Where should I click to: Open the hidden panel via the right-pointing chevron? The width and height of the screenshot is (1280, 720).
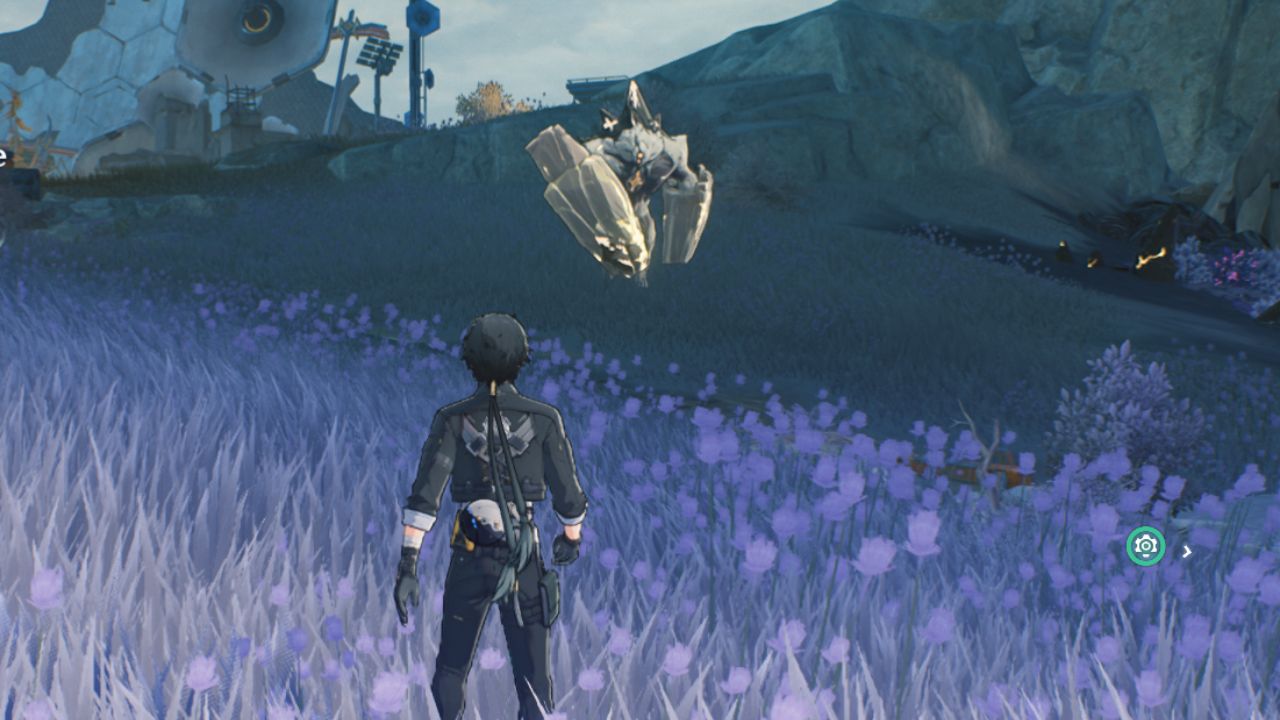[1186, 549]
